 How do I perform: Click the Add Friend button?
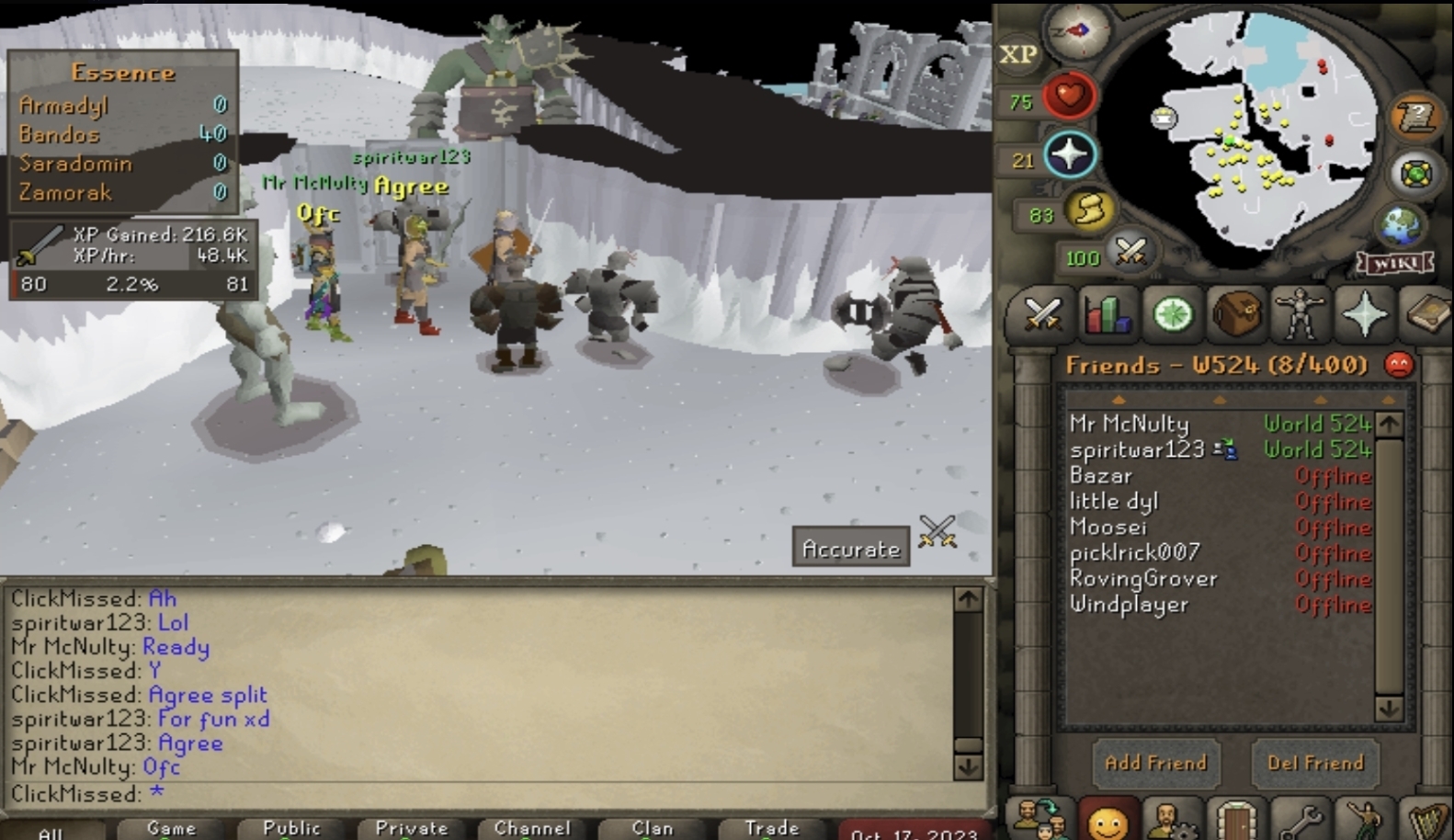click(x=1155, y=763)
